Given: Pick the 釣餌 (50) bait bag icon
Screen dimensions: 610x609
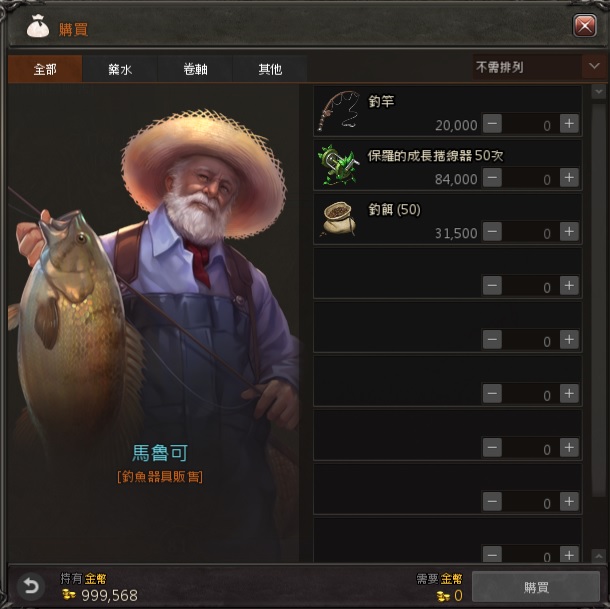Looking at the screenshot, I should point(340,218).
